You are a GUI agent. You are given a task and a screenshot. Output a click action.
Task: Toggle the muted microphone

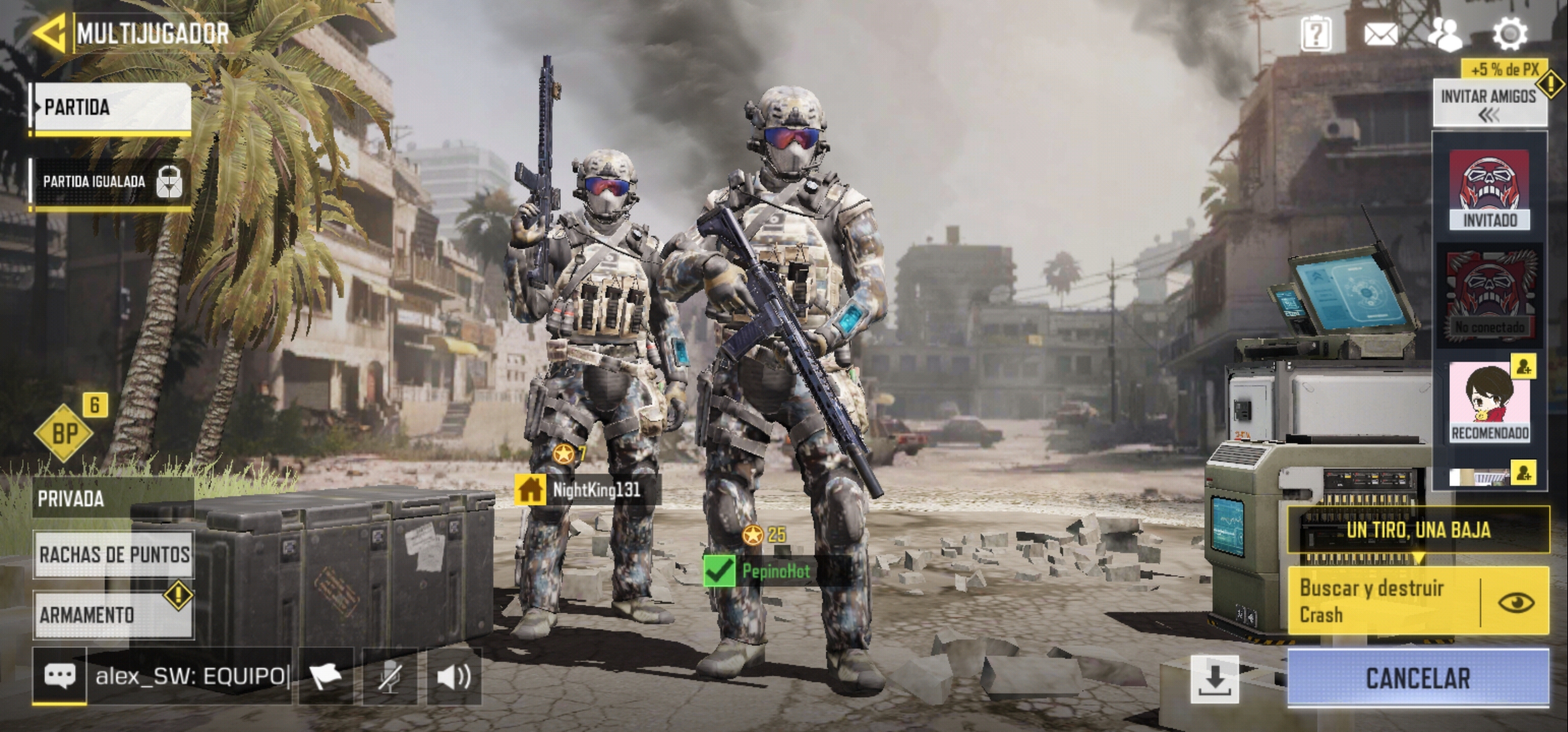tap(389, 676)
